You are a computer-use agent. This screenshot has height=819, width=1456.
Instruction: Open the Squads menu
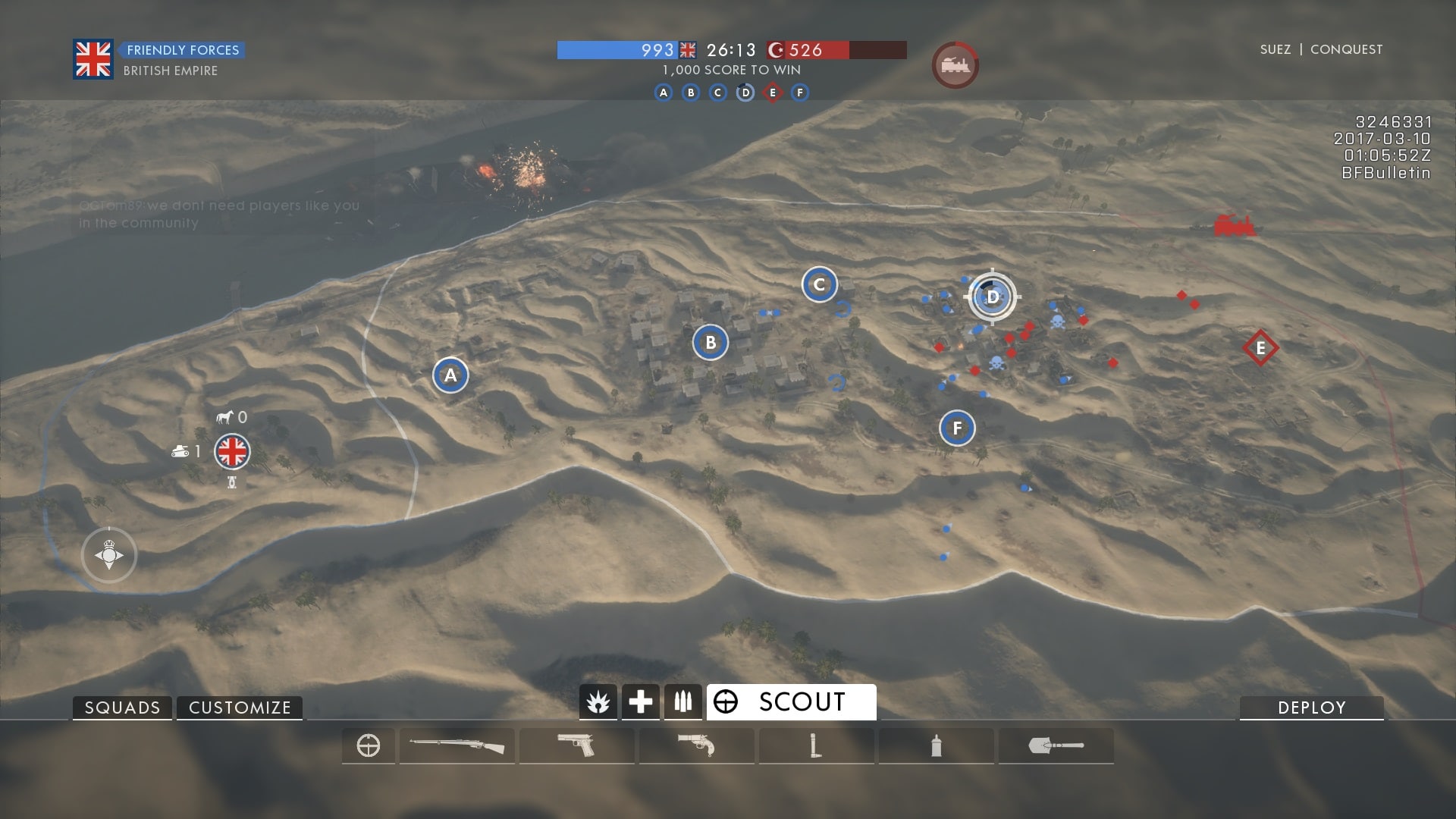(x=122, y=708)
